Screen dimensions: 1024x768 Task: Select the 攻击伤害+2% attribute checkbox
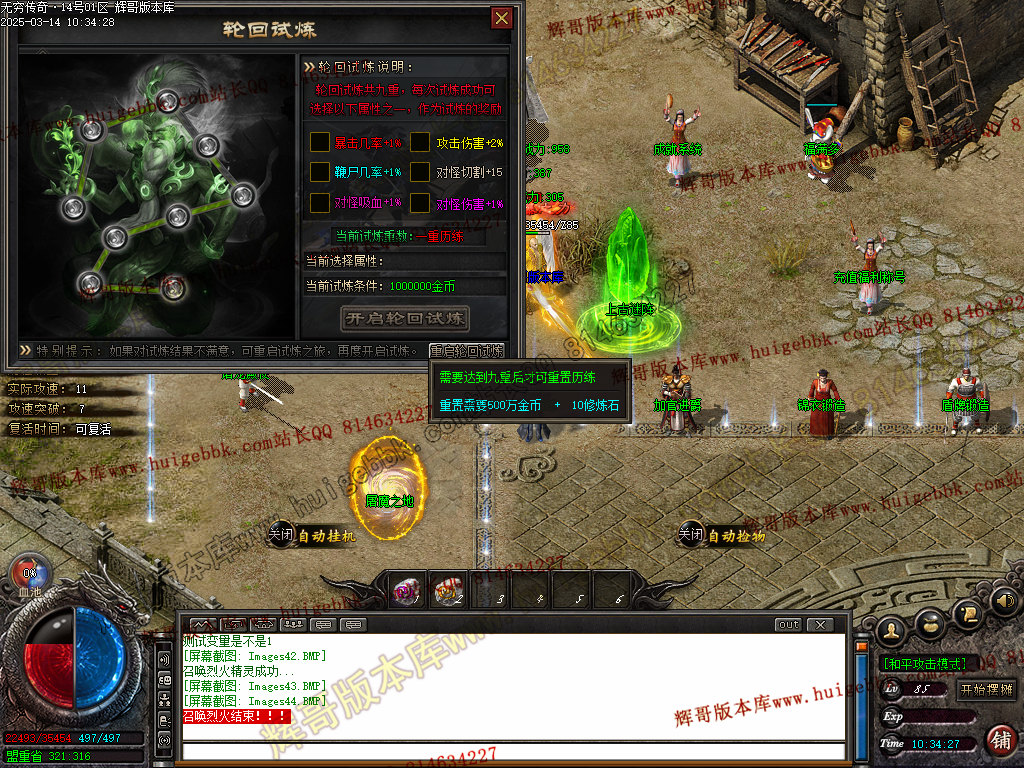point(420,142)
